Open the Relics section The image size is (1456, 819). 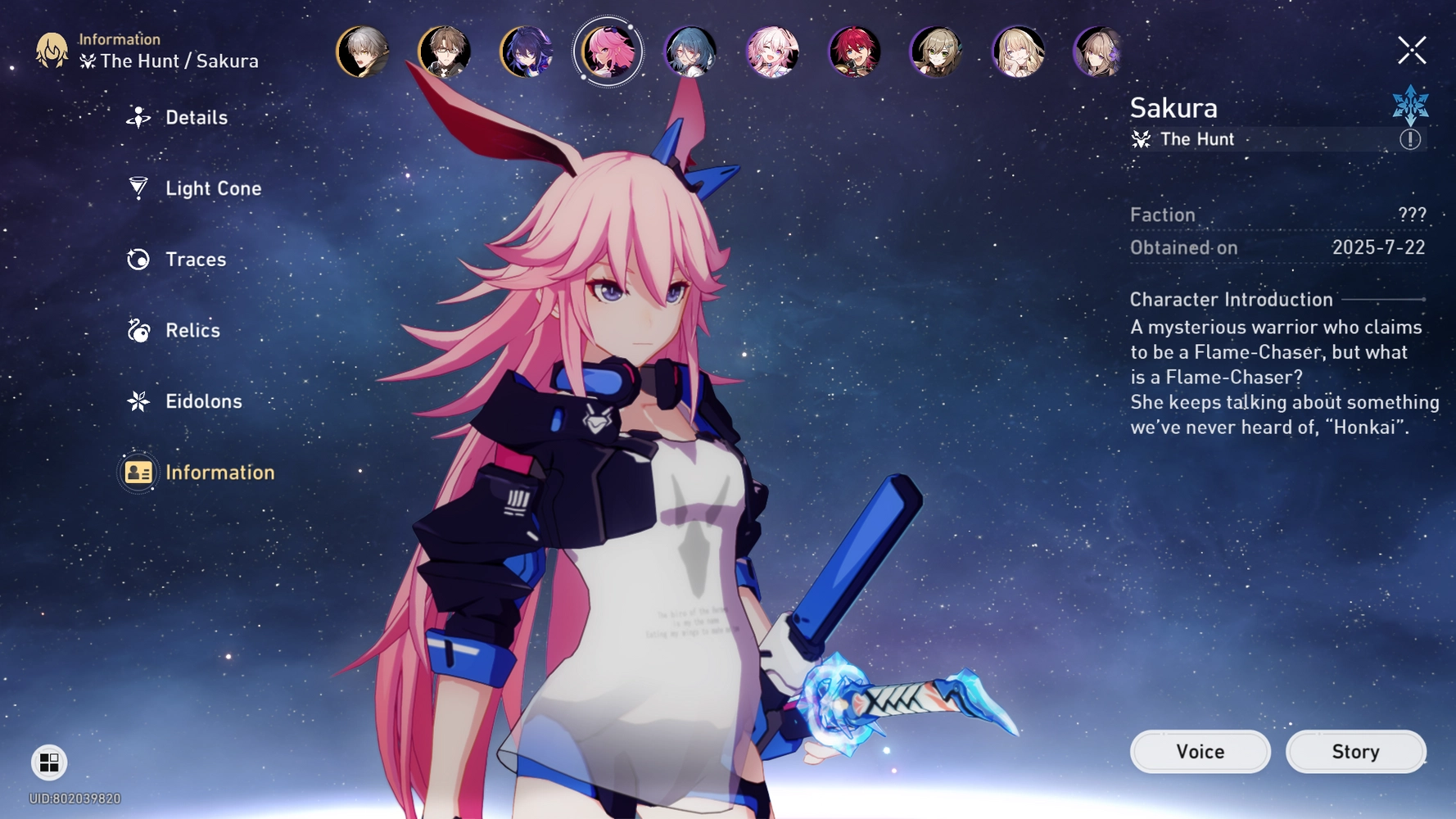click(192, 330)
